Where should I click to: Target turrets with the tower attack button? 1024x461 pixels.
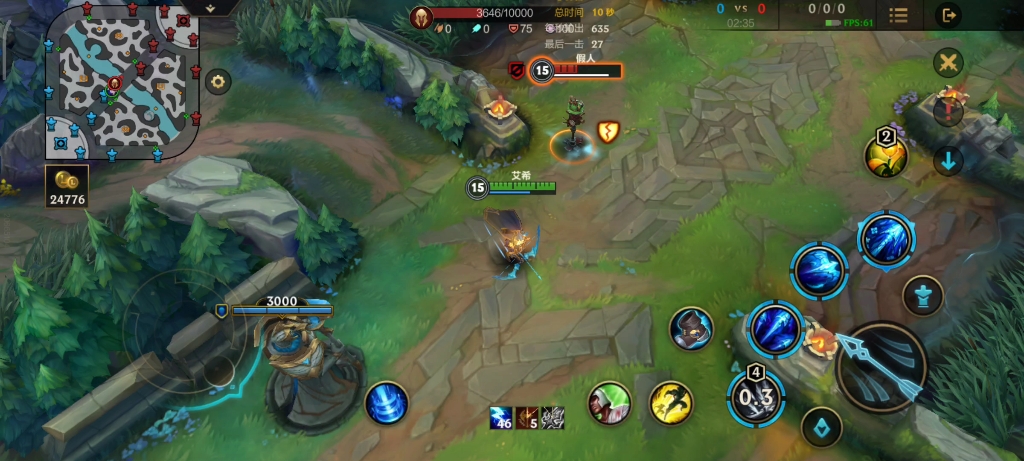click(922, 295)
